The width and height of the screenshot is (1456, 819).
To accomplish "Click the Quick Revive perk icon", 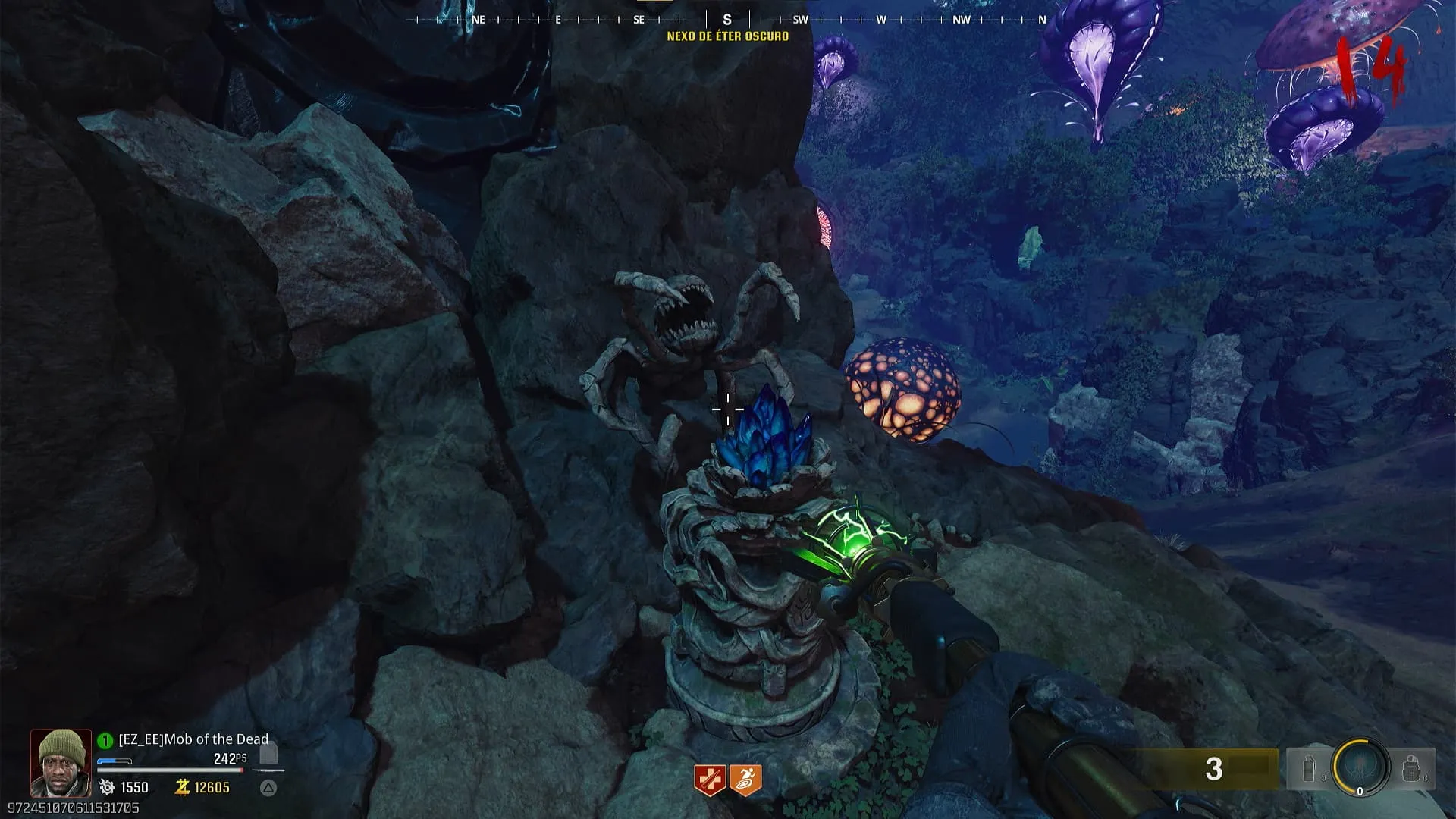I will coord(710,780).
